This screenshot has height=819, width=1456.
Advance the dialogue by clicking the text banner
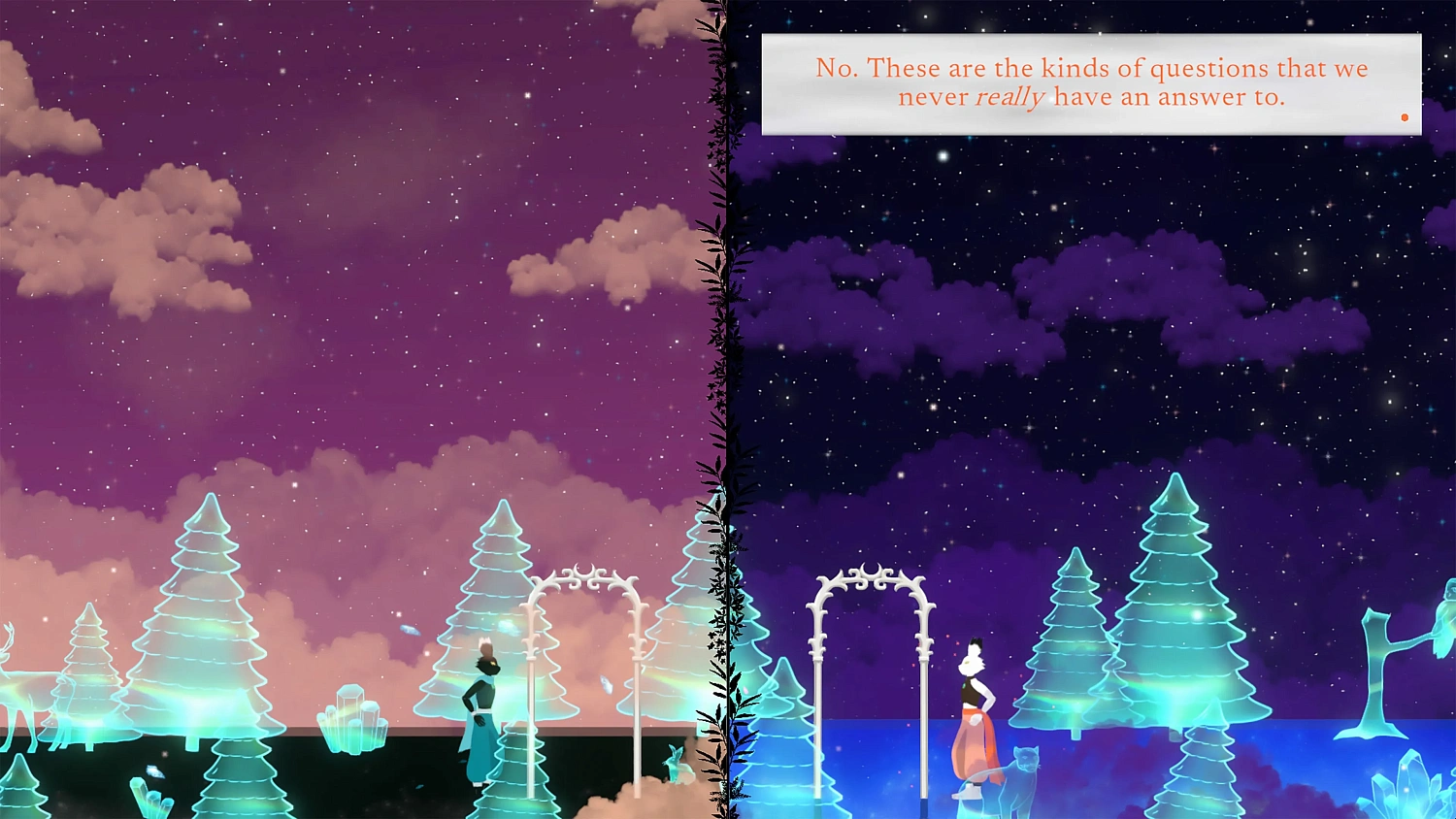[x=1090, y=82]
